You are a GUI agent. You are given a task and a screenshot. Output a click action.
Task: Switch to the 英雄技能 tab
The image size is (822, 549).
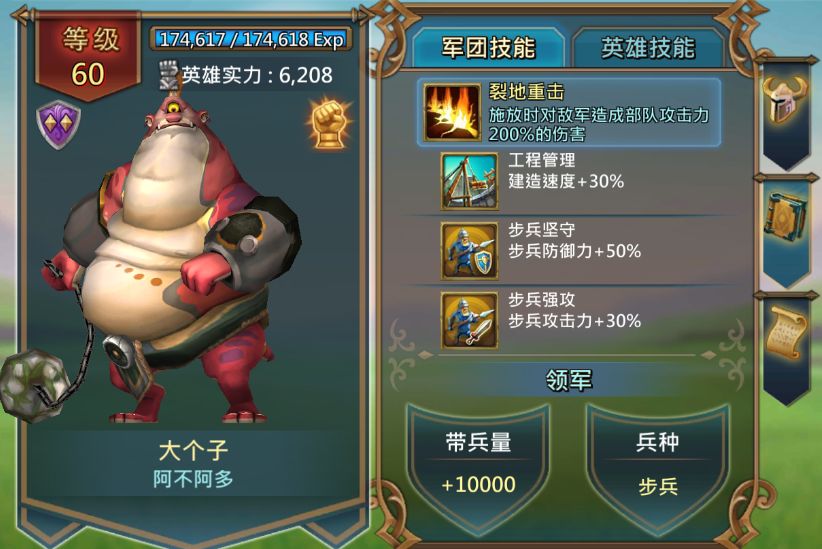click(647, 48)
